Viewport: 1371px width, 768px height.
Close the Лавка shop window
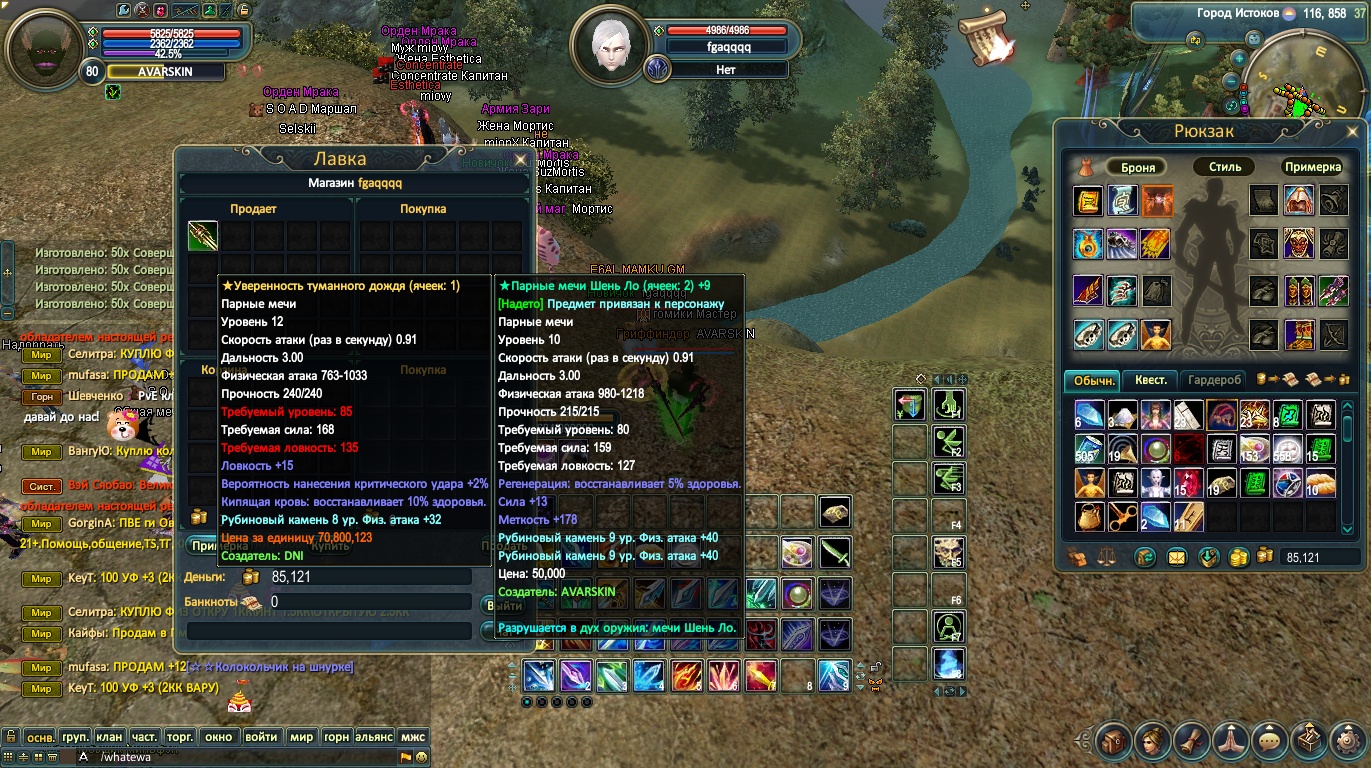[x=520, y=159]
